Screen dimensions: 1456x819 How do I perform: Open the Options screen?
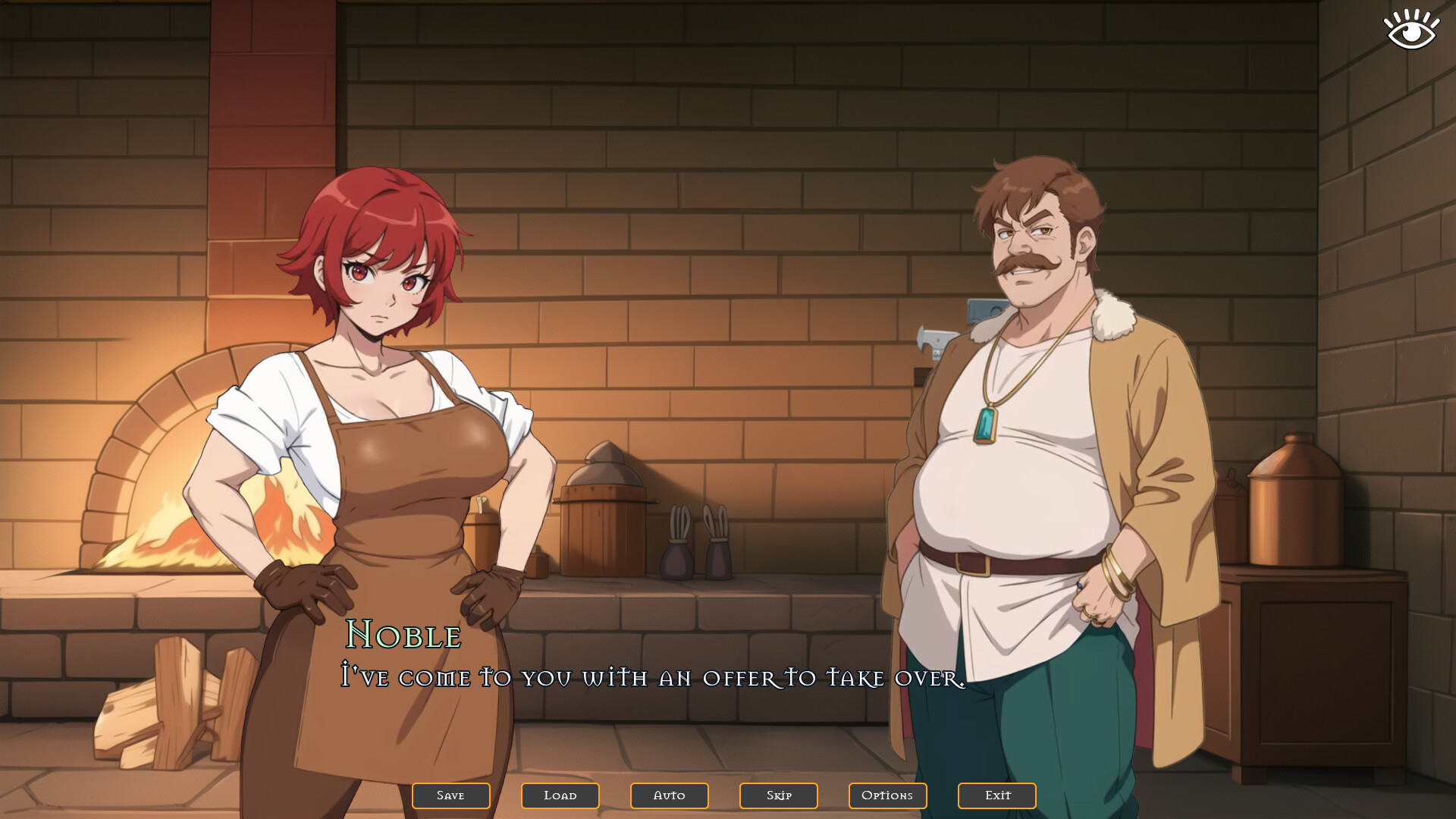click(887, 795)
